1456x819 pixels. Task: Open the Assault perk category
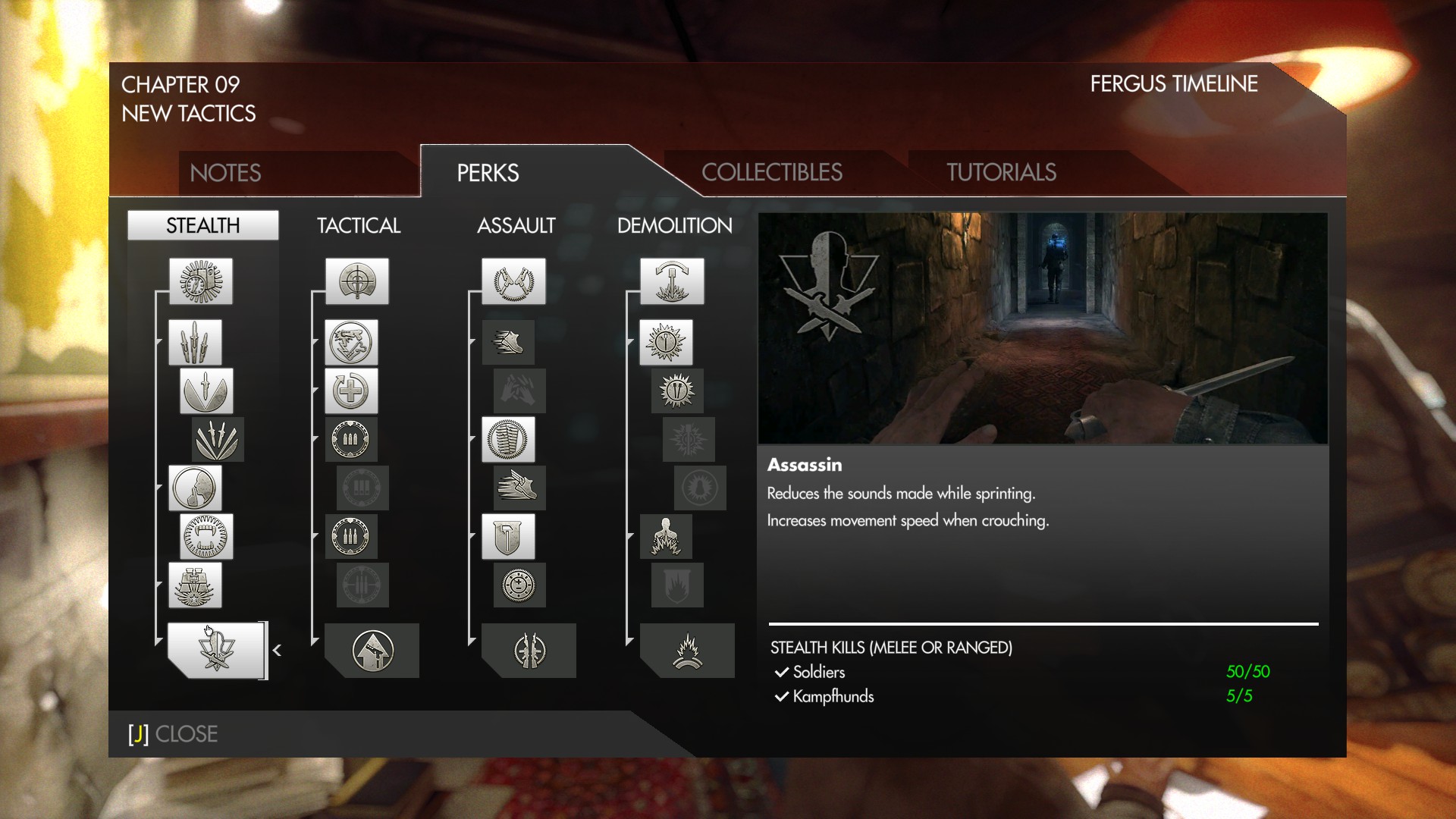tap(516, 225)
